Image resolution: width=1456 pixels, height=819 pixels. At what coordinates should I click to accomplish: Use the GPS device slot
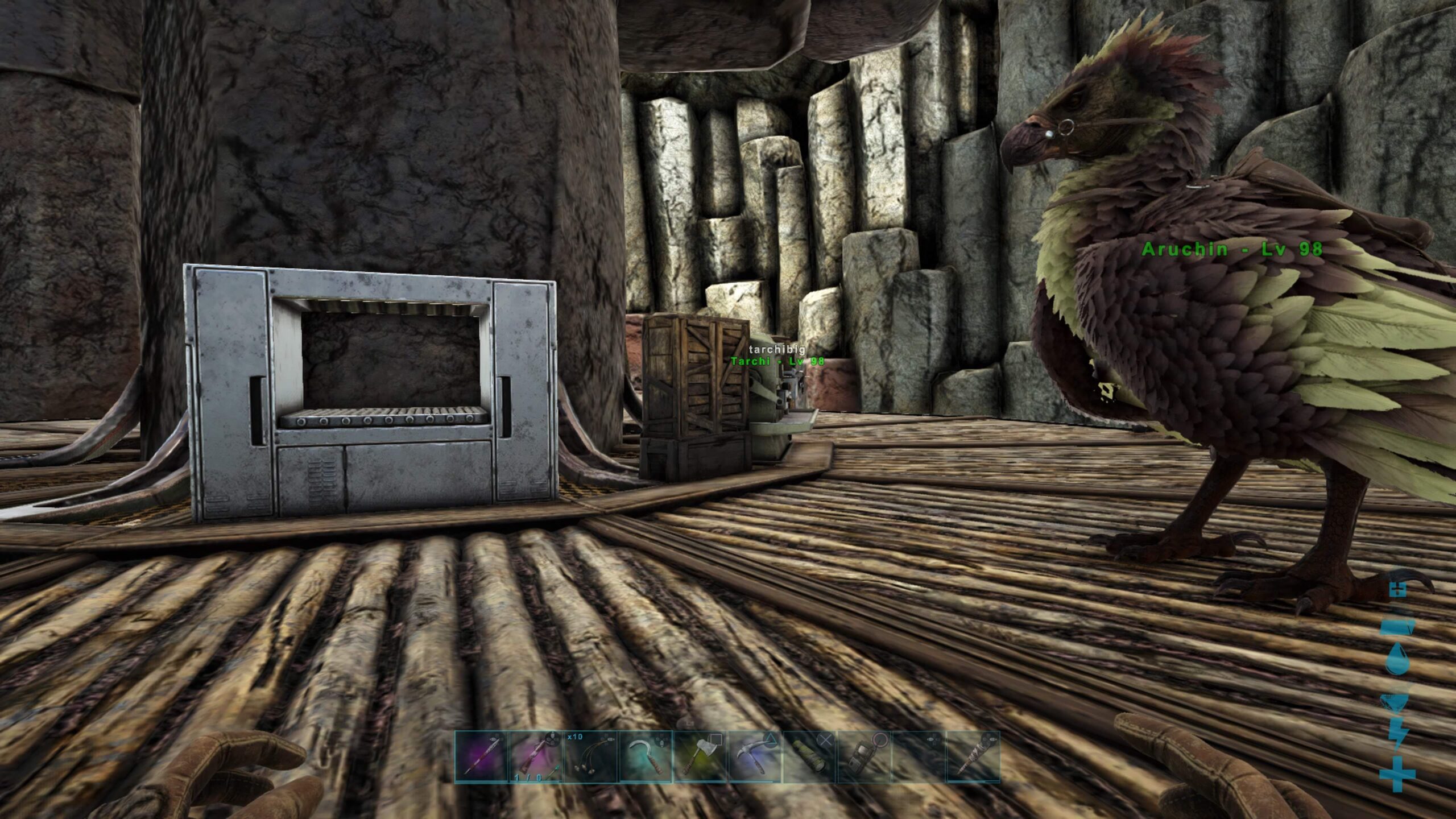click(863, 758)
